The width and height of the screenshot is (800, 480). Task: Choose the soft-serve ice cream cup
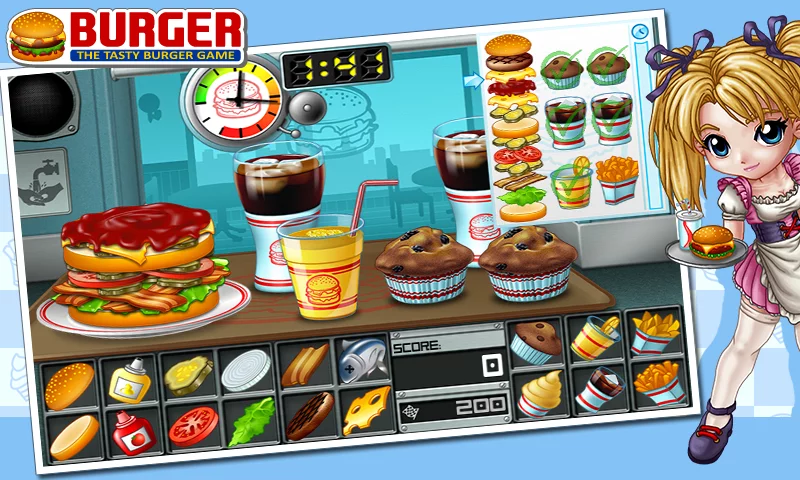click(x=540, y=394)
